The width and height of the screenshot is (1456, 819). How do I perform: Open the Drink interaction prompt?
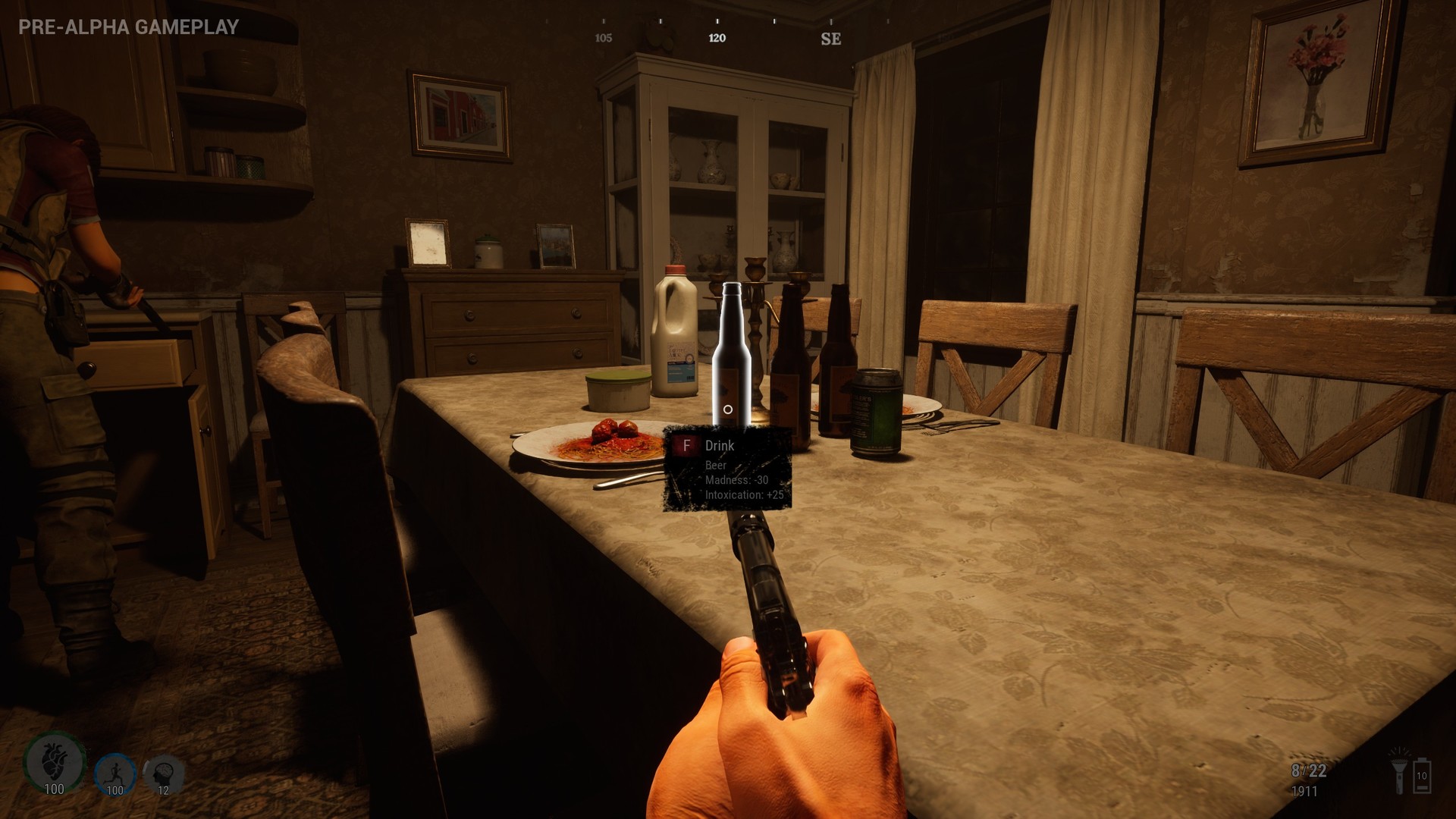[720, 445]
